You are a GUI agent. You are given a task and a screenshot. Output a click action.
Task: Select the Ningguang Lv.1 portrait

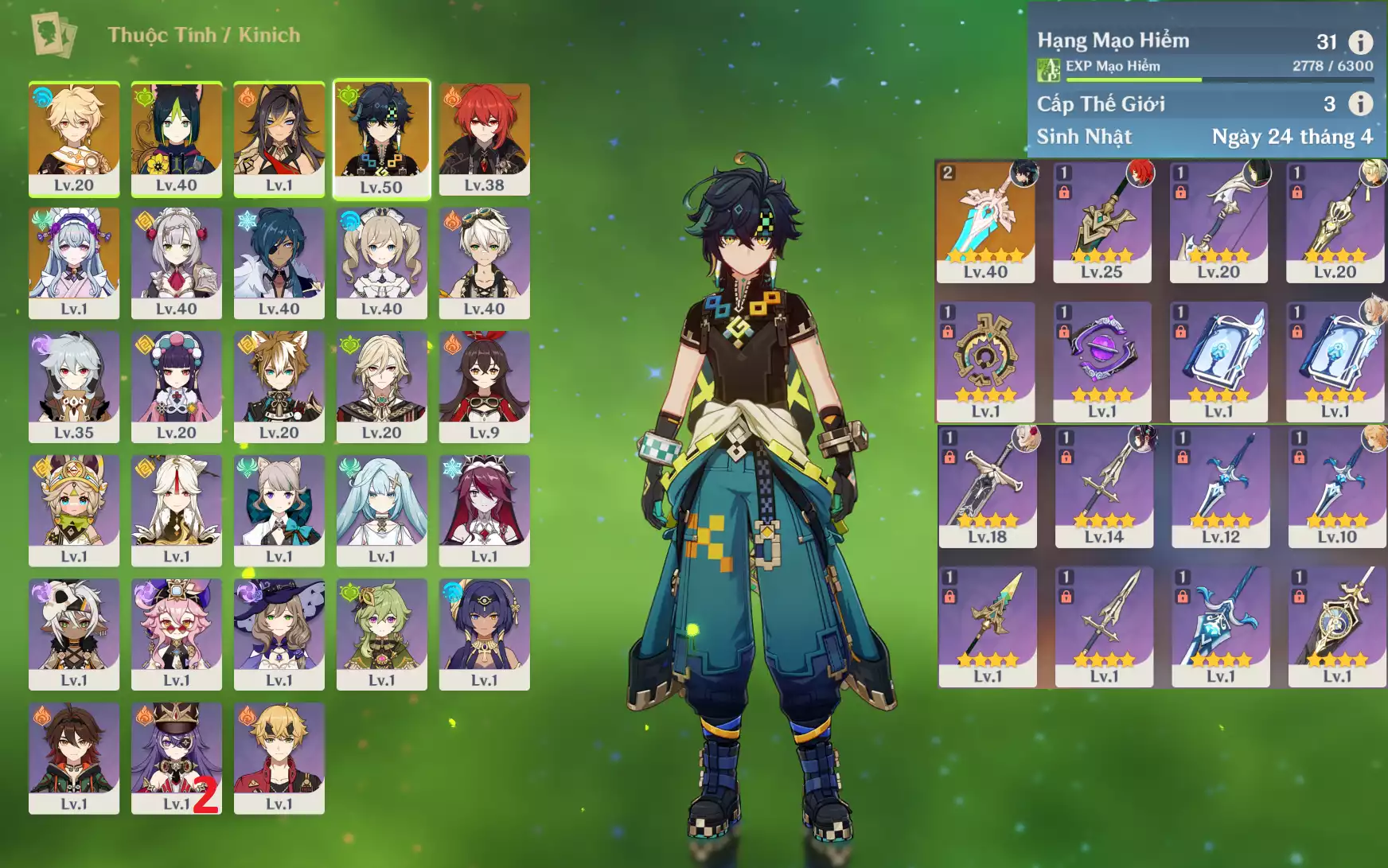177,509
